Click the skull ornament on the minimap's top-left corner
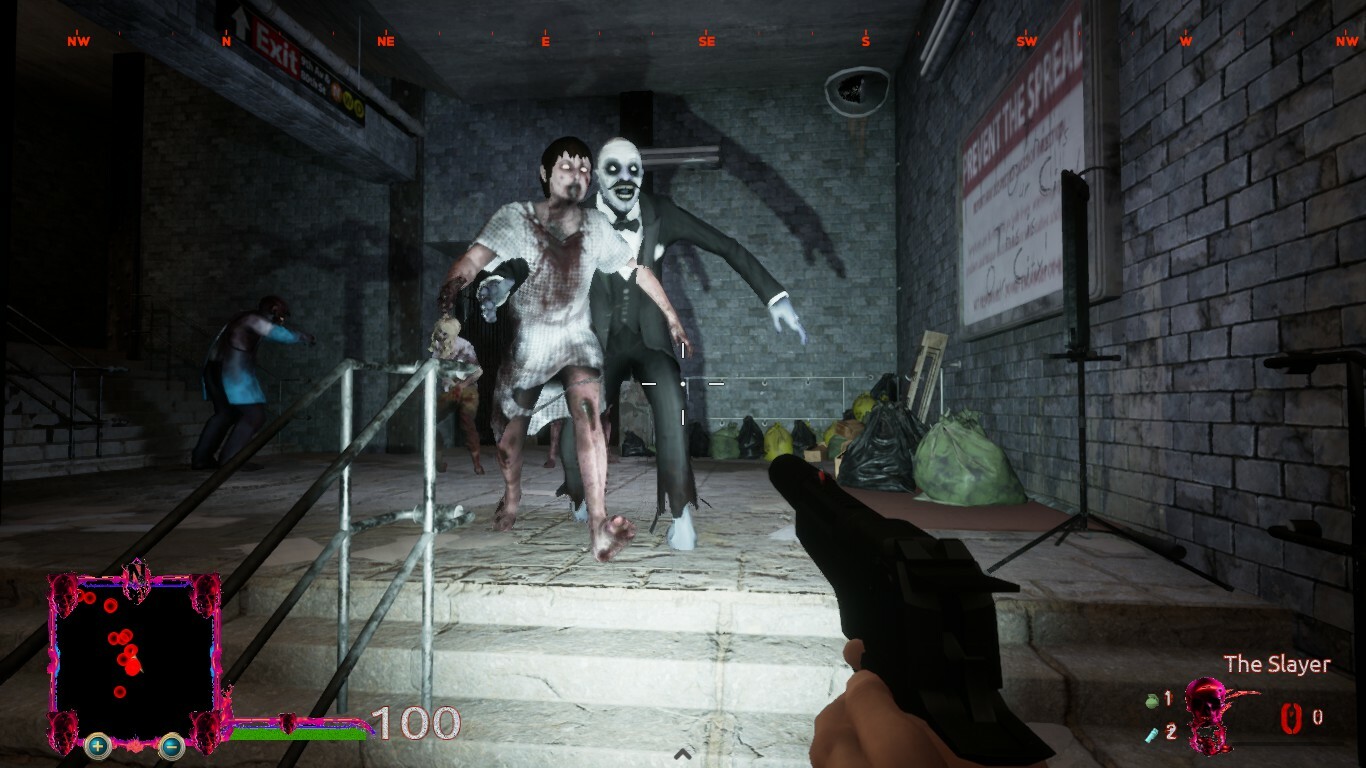Screen dimensions: 1366x768 [64, 593]
